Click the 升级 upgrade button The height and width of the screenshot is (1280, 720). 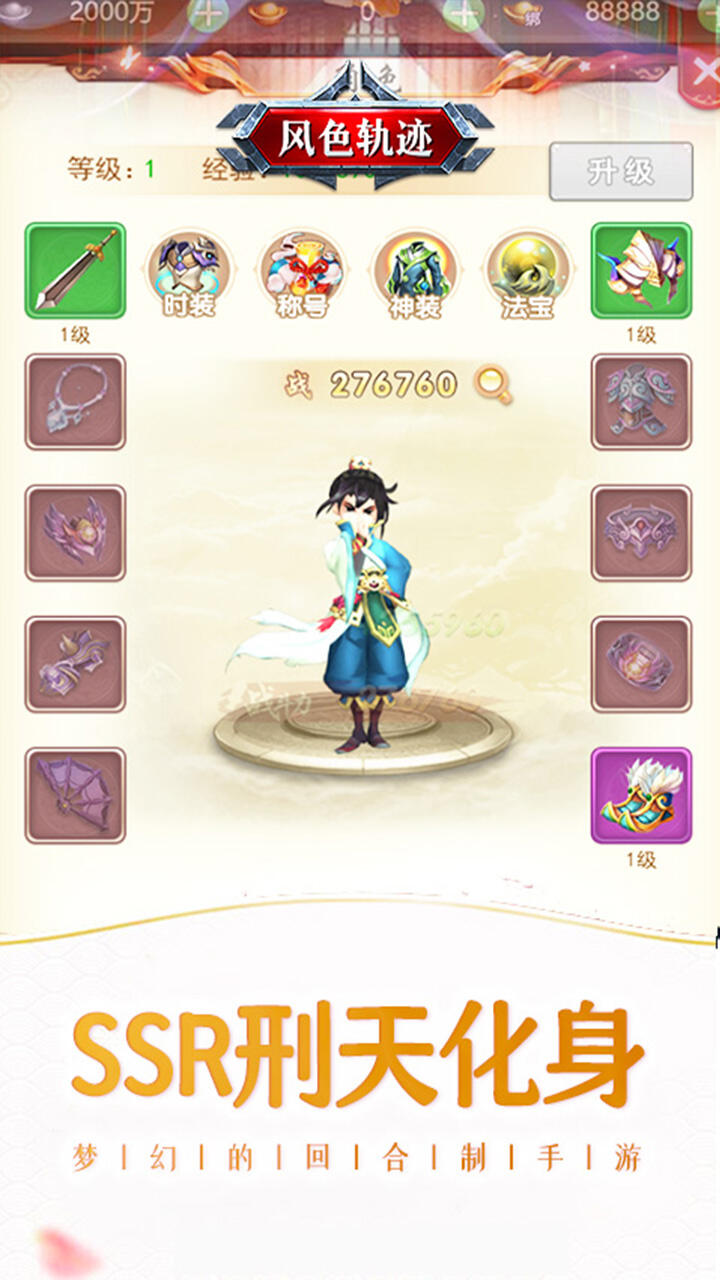tap(620, 171)
